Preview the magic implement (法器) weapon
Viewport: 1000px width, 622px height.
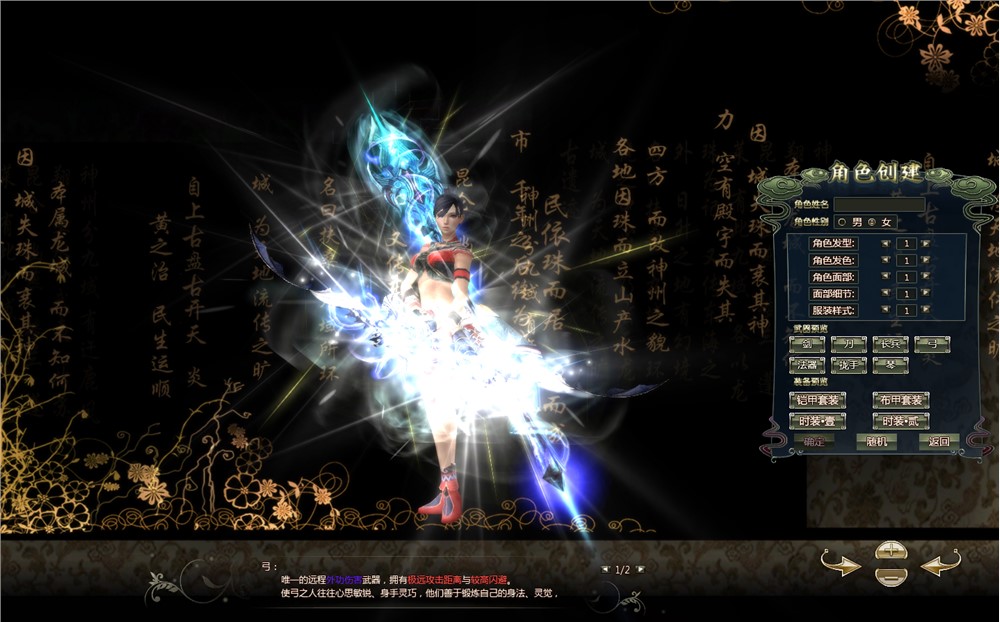[x=806, y=366]
